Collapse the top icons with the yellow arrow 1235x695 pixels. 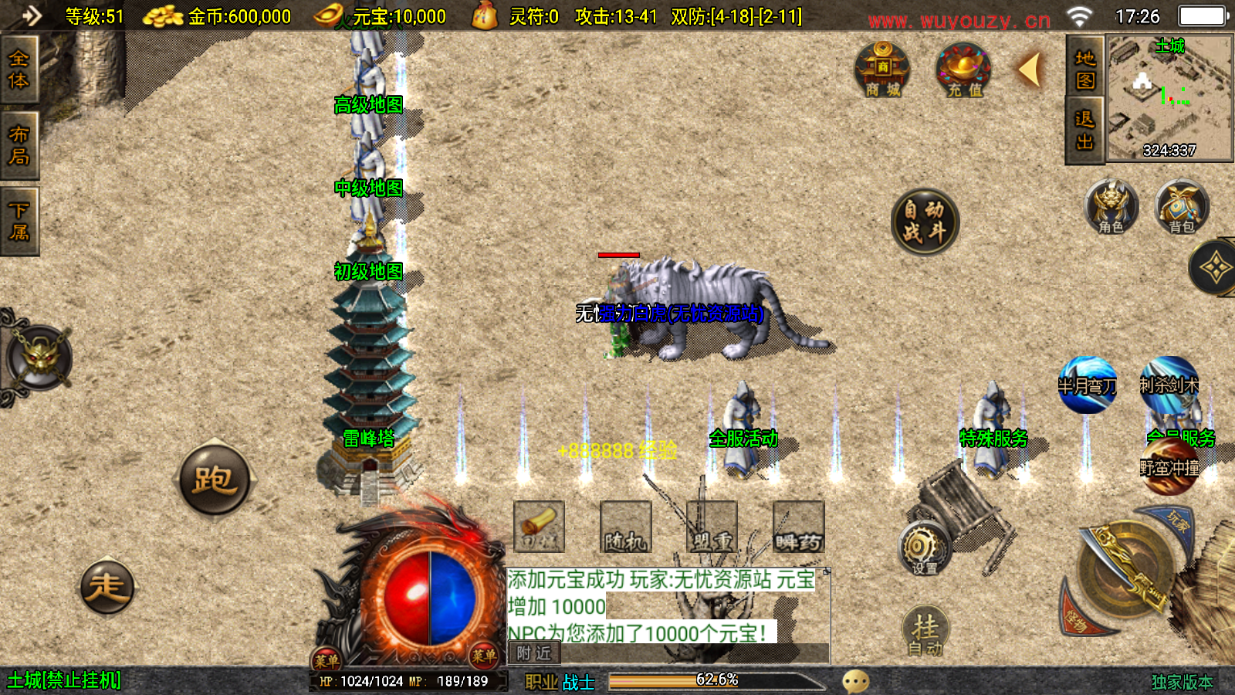(1028, 70)
